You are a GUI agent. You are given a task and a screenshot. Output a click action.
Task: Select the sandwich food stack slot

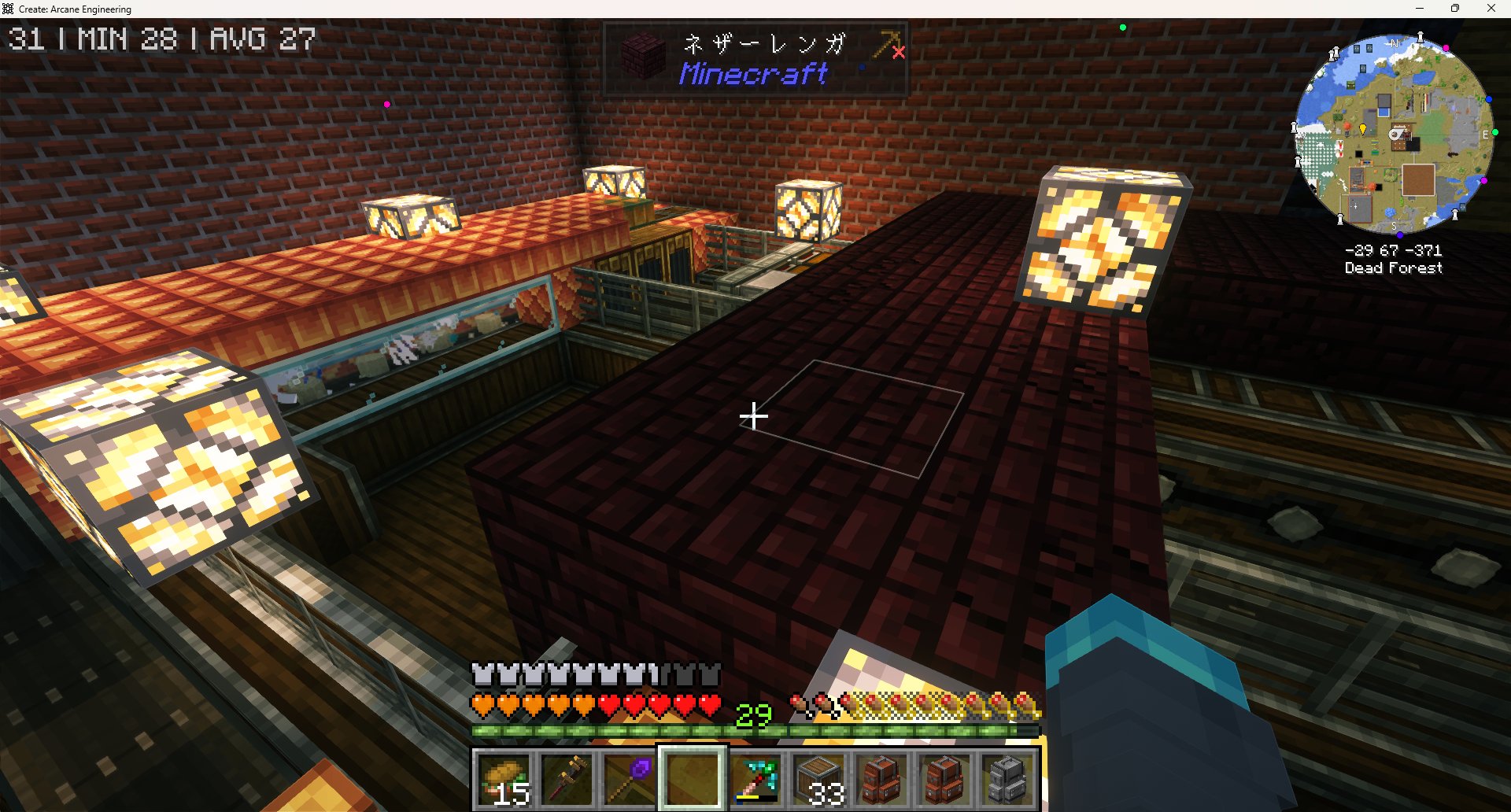(x=504, y=779)
